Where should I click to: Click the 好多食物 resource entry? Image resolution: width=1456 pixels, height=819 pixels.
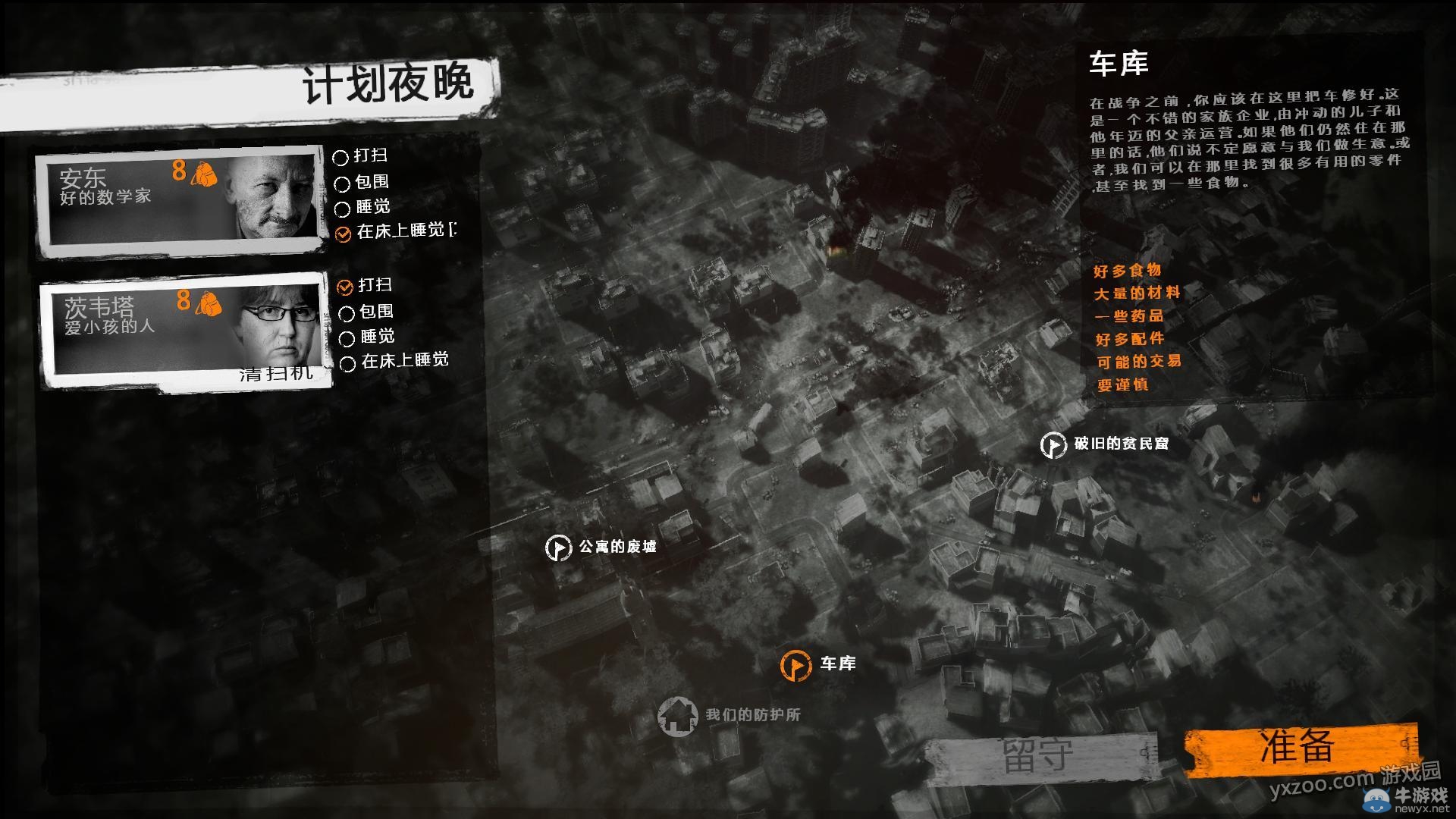pos(1125,270)
